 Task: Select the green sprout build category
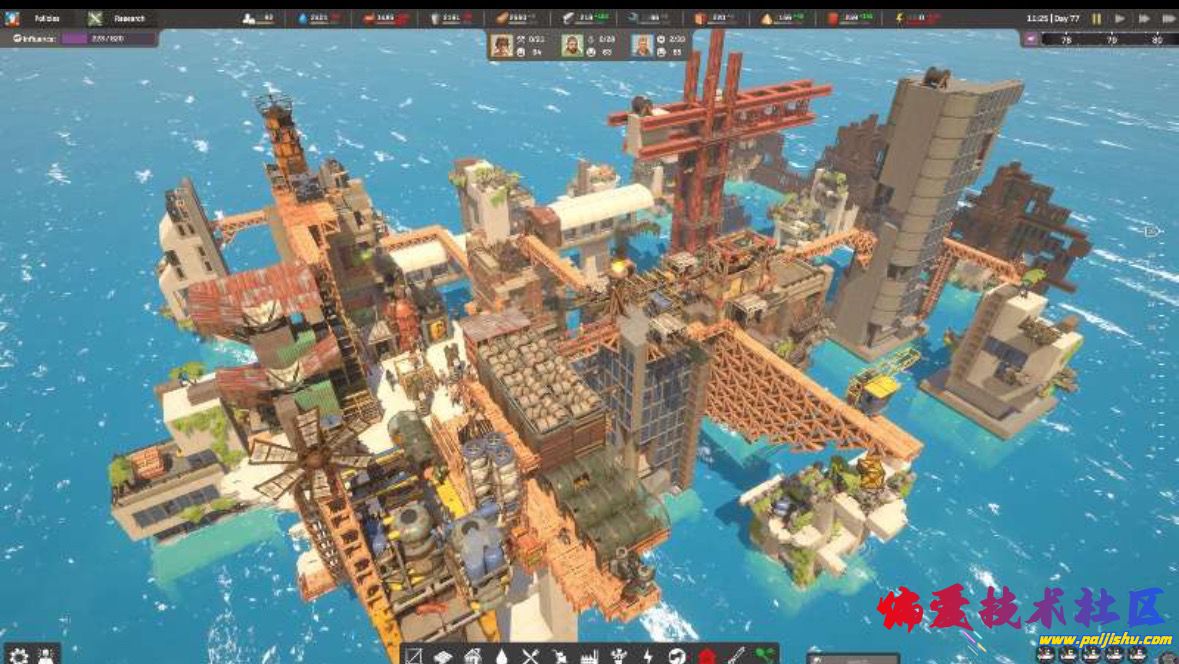(x=765, y=657)
